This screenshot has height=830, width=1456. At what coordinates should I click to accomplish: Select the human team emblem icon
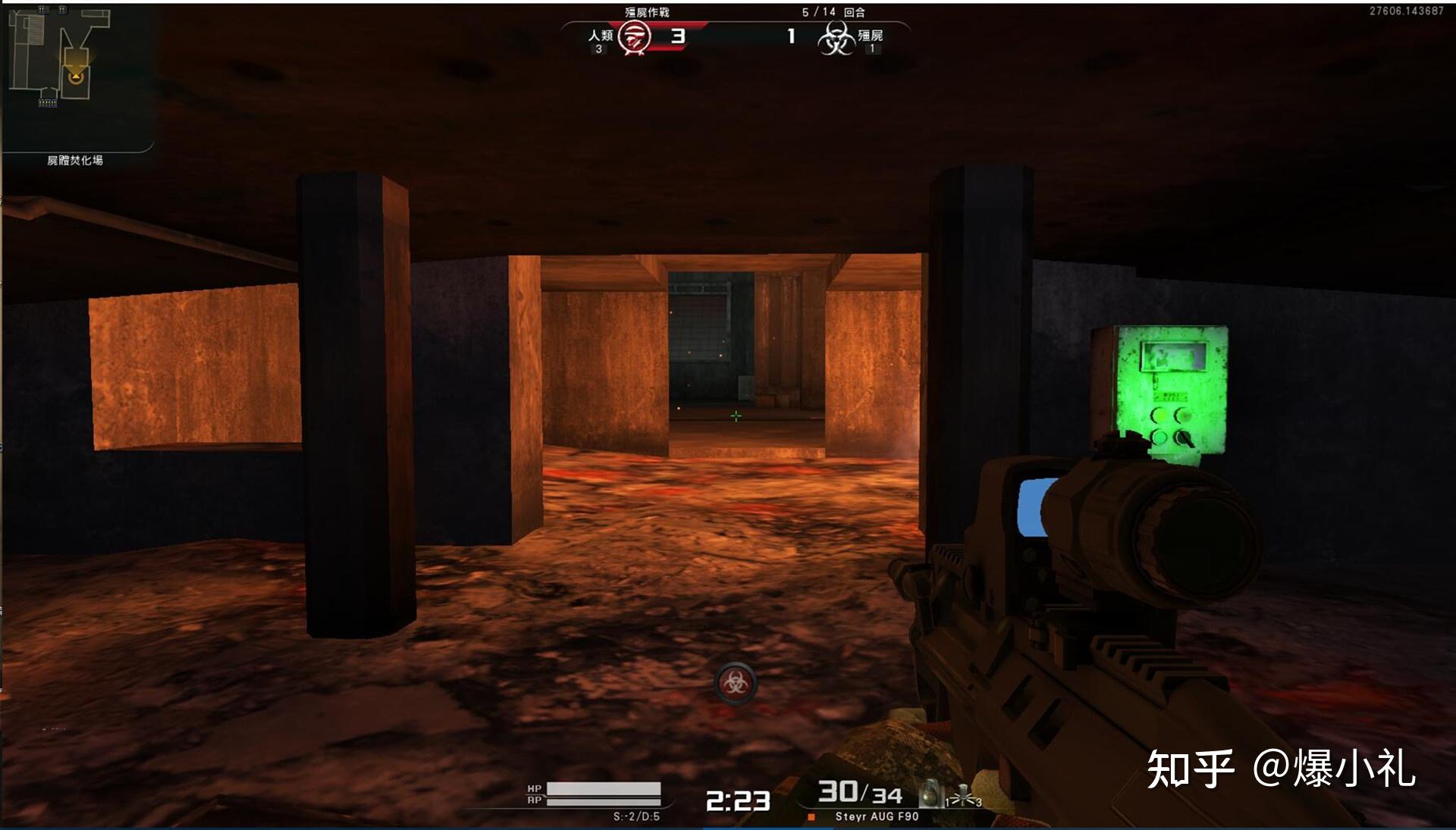tap(634, 36)
